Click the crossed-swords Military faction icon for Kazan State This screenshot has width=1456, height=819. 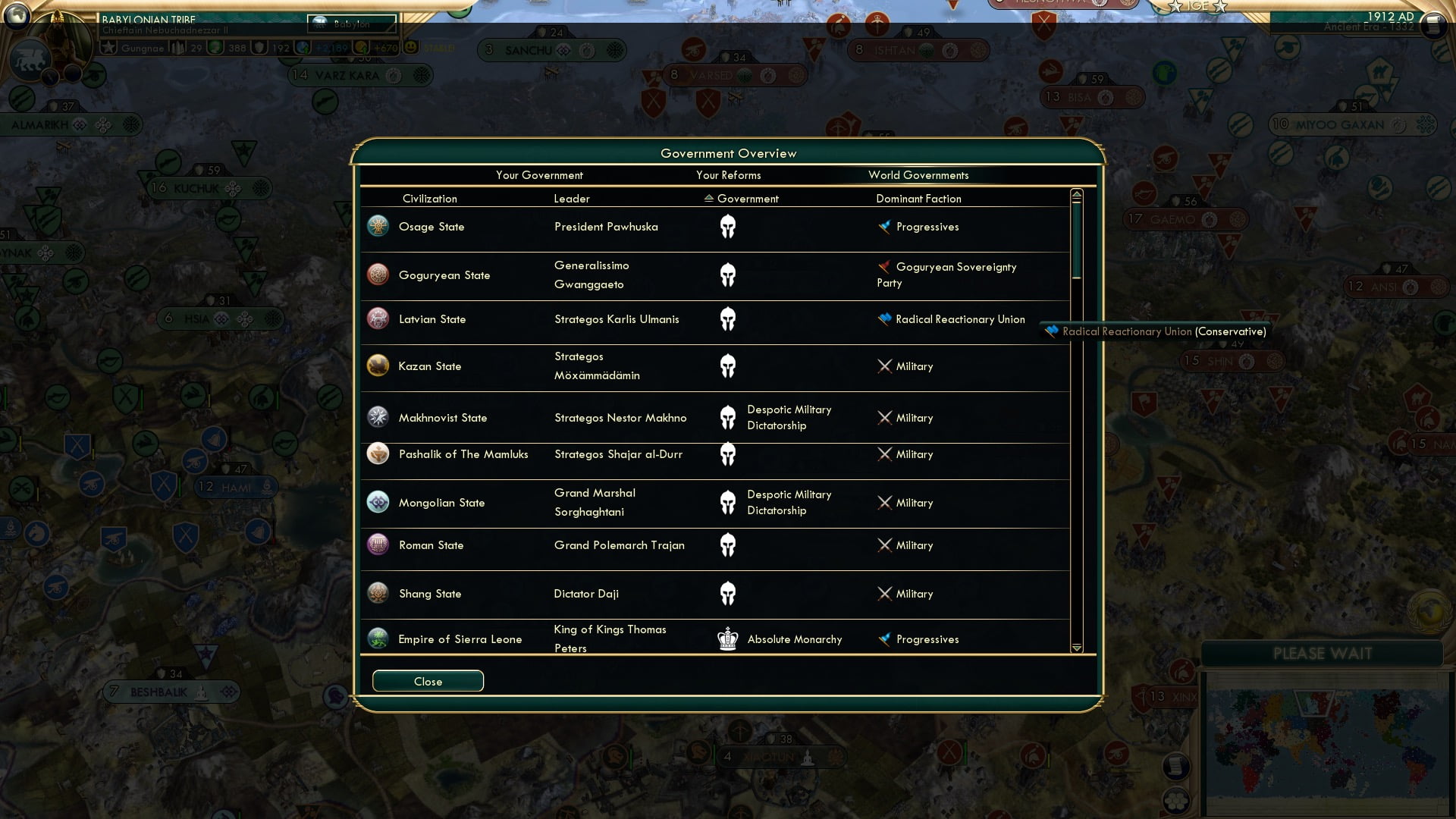tap(884, 366)
